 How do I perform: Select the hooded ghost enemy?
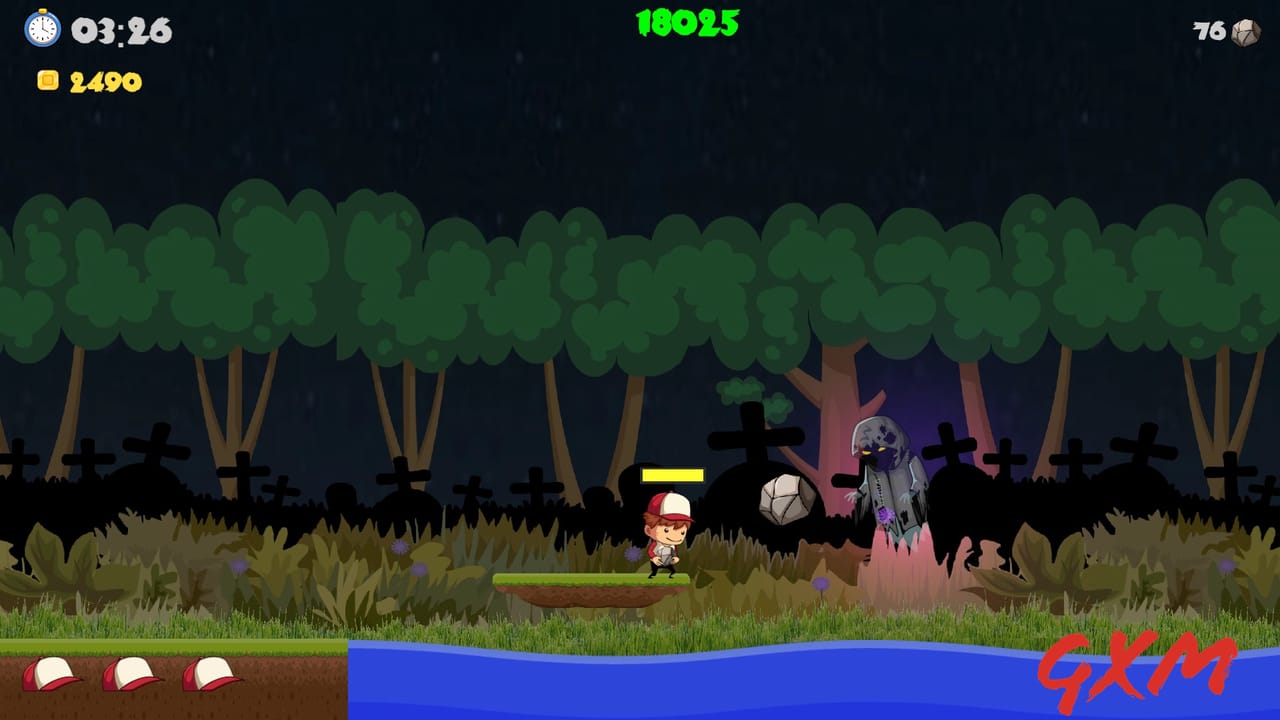point(885,480)
